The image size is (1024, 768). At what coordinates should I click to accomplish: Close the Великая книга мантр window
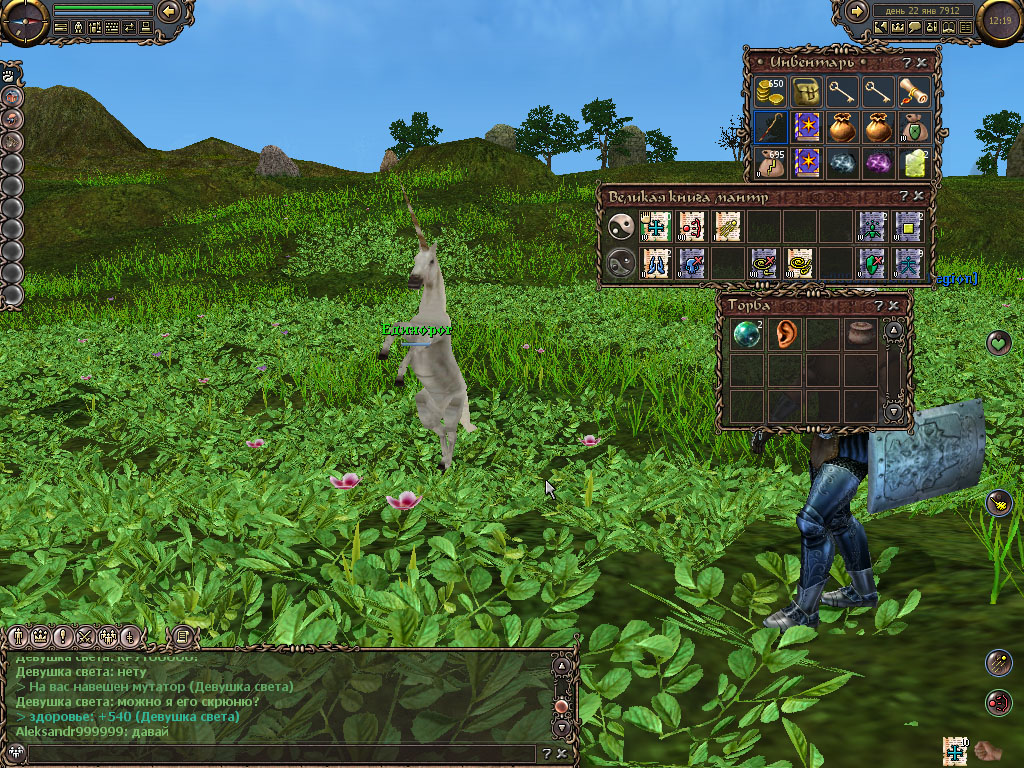tap(918, 196)
